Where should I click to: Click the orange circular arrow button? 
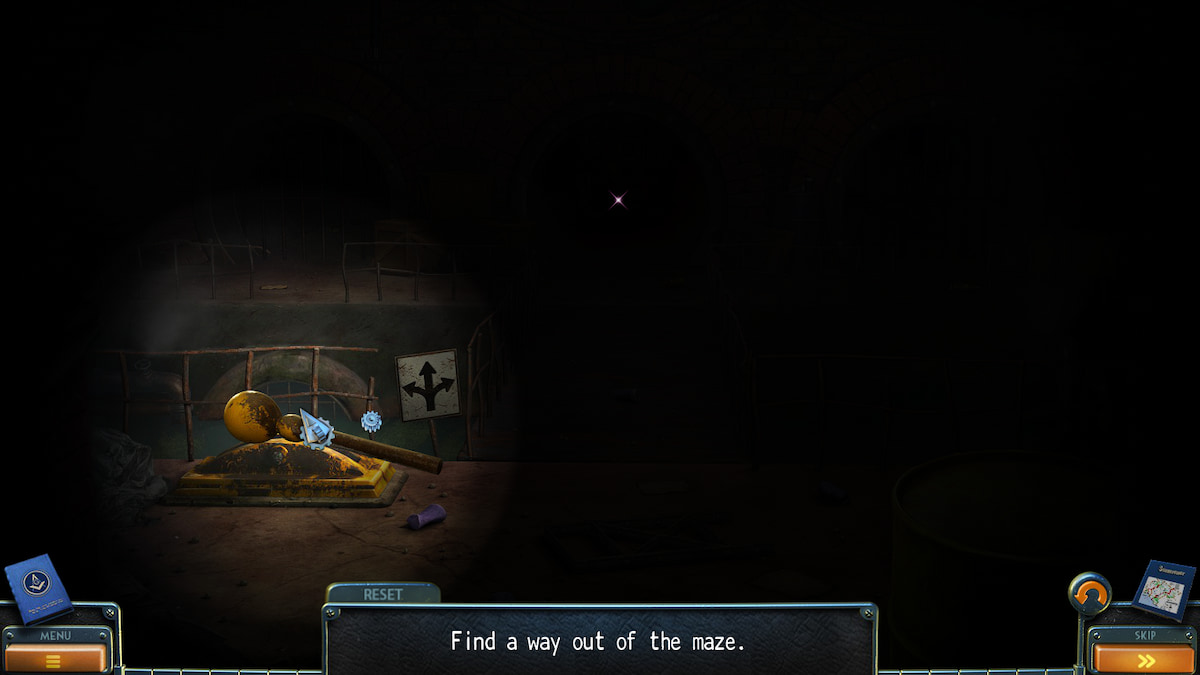pyautogui.click(x=1089, y=594)
